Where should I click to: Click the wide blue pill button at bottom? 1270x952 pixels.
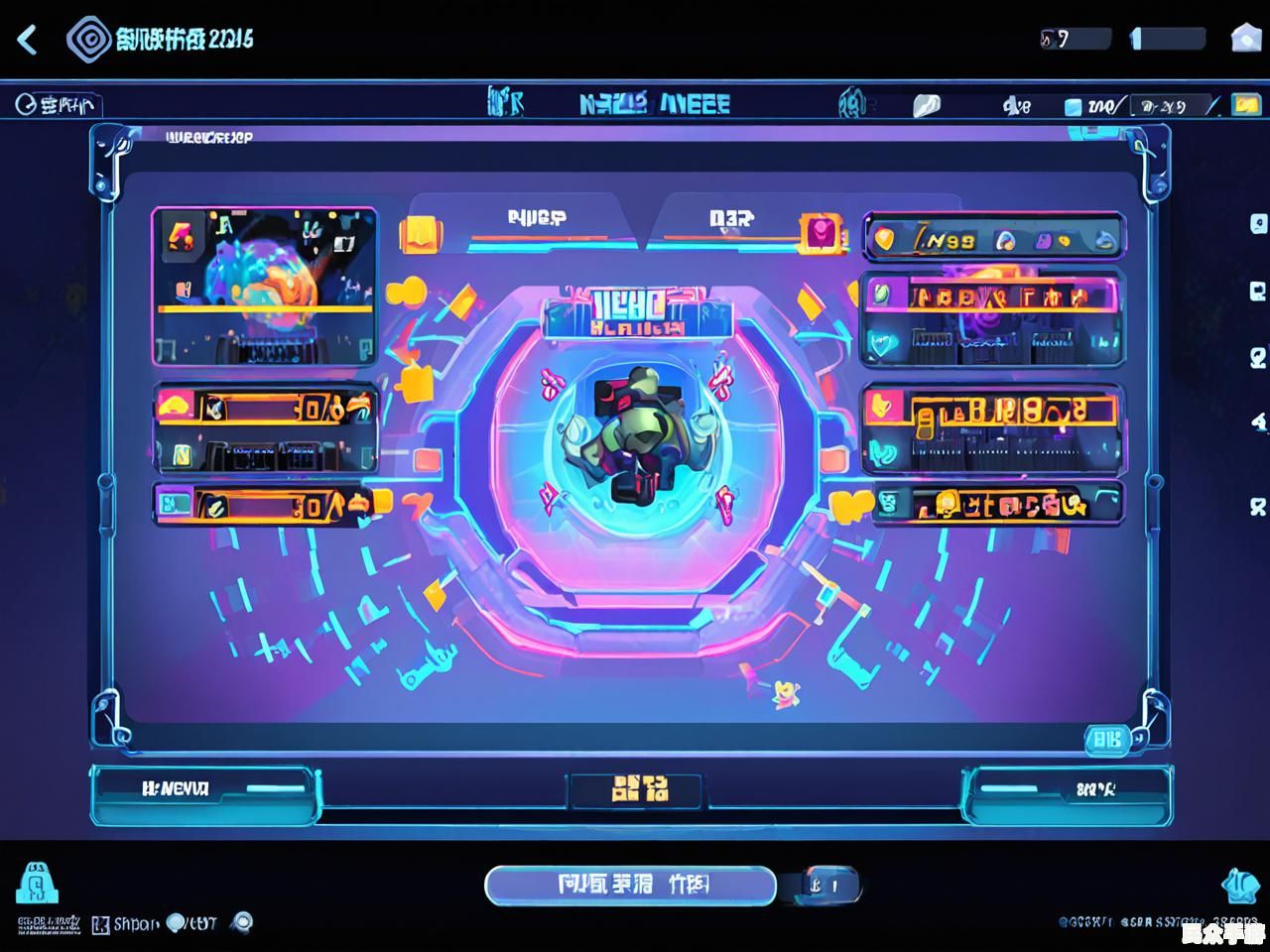(x=629, y=885)
